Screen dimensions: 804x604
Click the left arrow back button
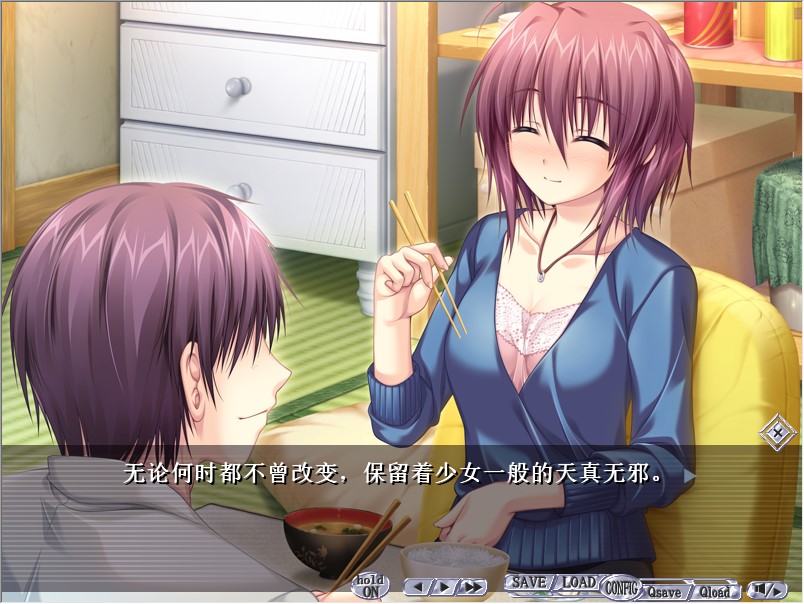[x=418, y=587]
